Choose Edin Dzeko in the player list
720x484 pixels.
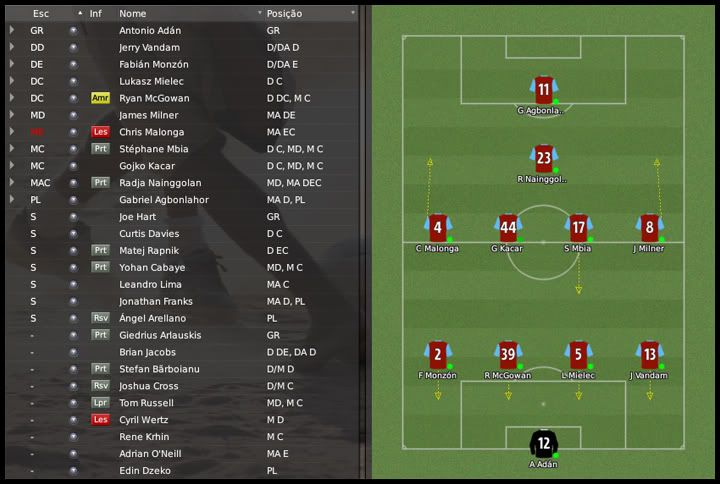[x=144, y=471]
